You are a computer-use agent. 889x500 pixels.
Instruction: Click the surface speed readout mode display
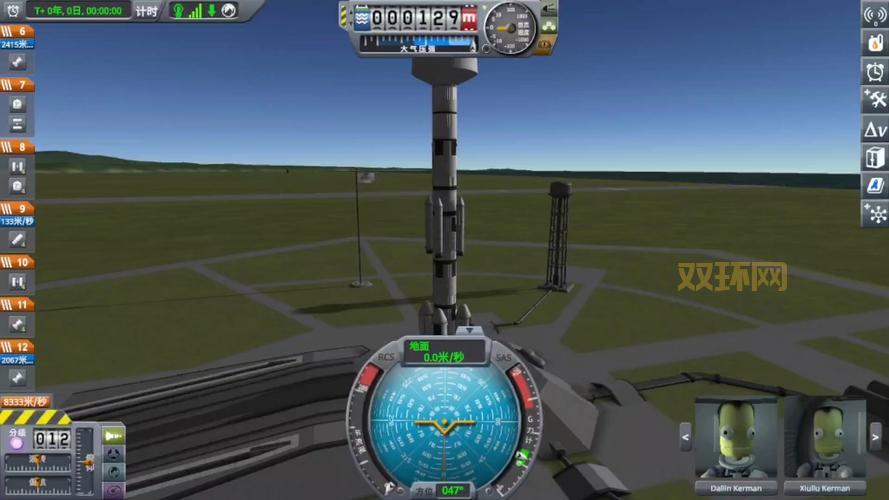(444, 352)
